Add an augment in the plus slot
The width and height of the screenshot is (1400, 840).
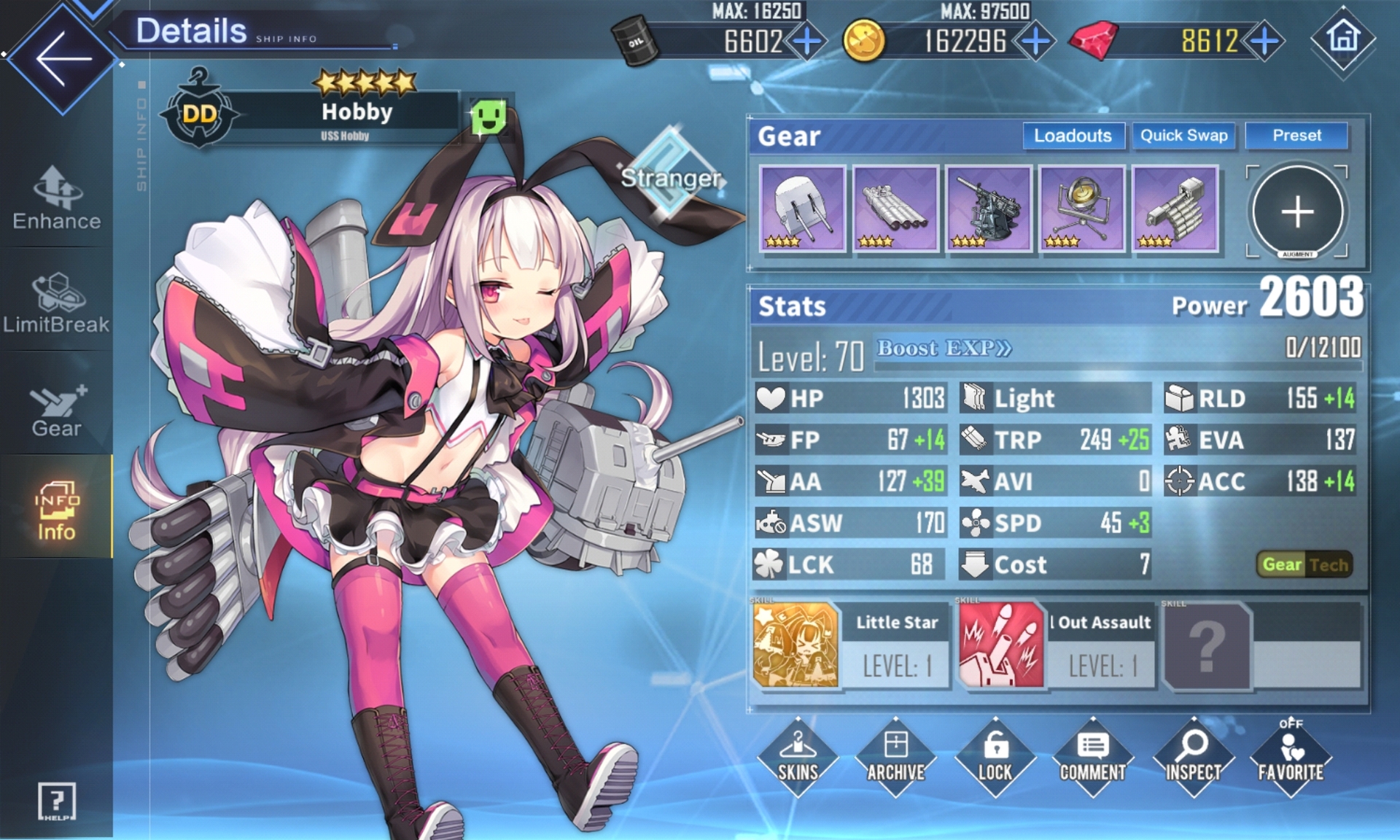1297,211
